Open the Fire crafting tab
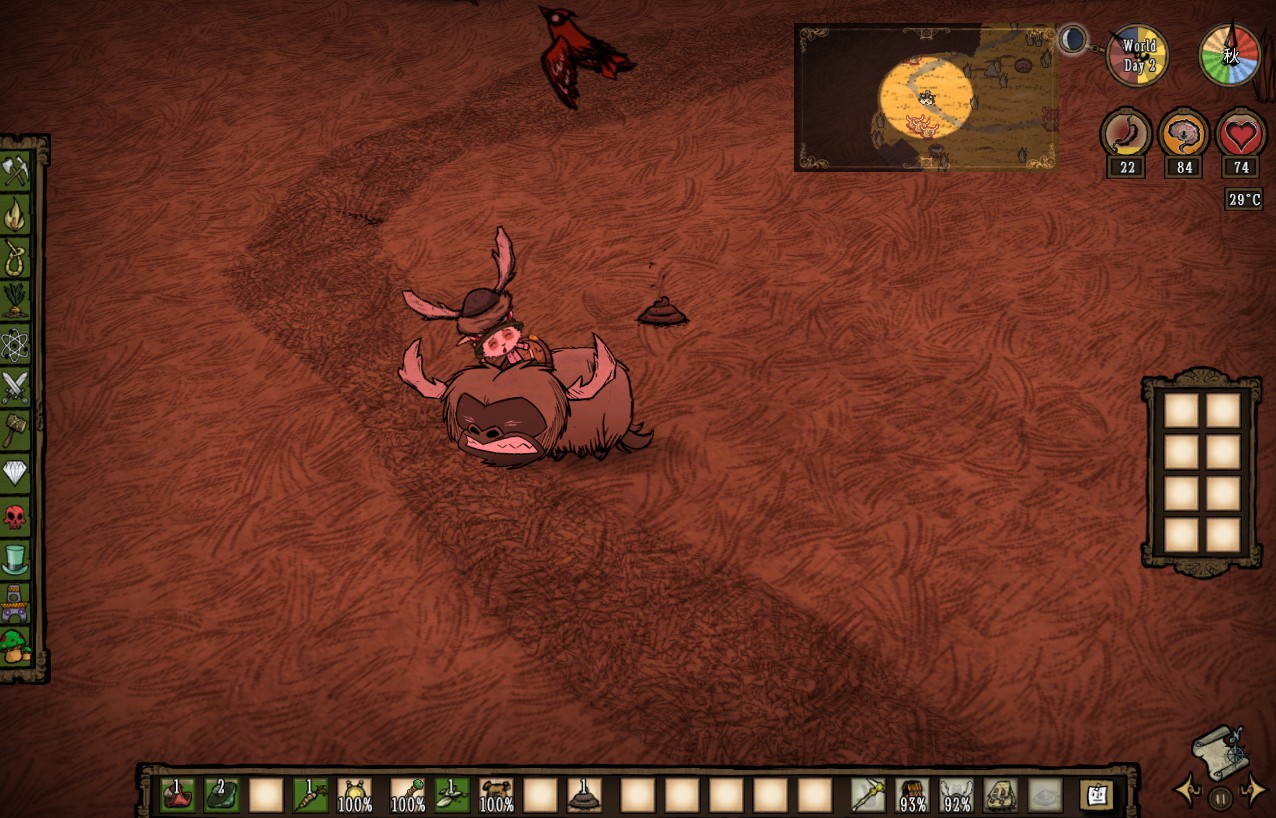The height and width of the screenshot is (818, 1276). click(16, 214)
